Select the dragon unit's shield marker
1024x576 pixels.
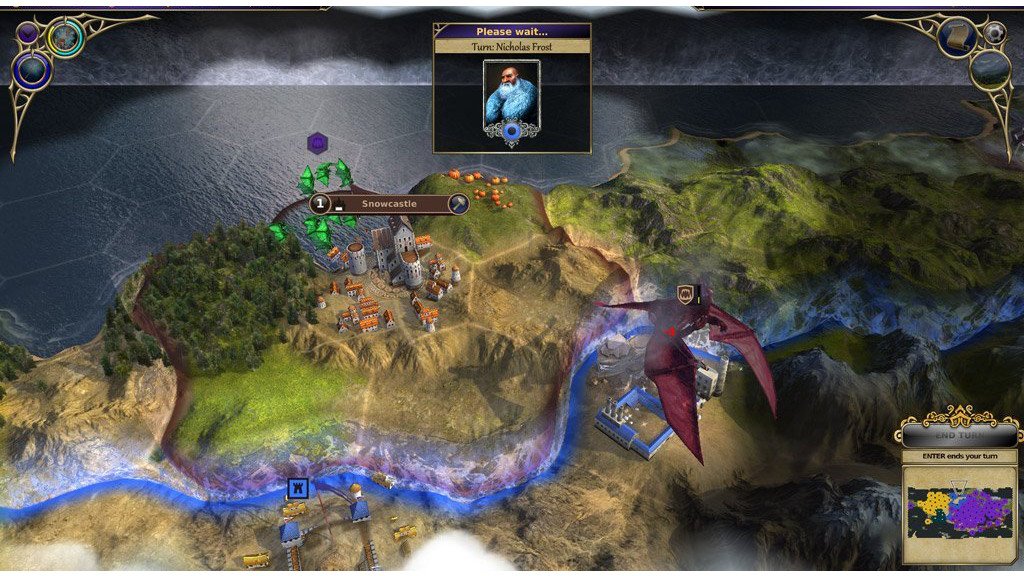pos(686,294)
